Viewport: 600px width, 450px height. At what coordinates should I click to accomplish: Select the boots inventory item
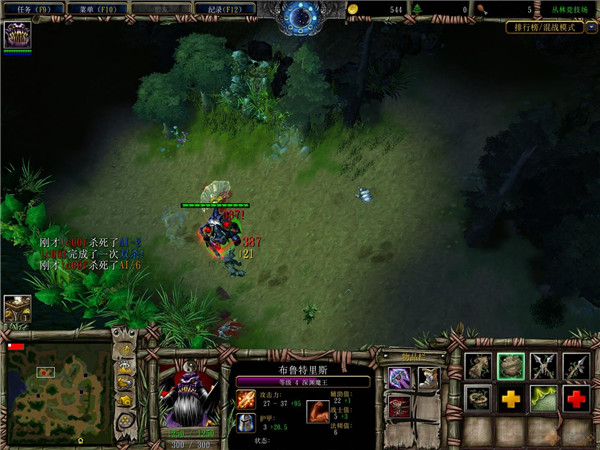428,378
